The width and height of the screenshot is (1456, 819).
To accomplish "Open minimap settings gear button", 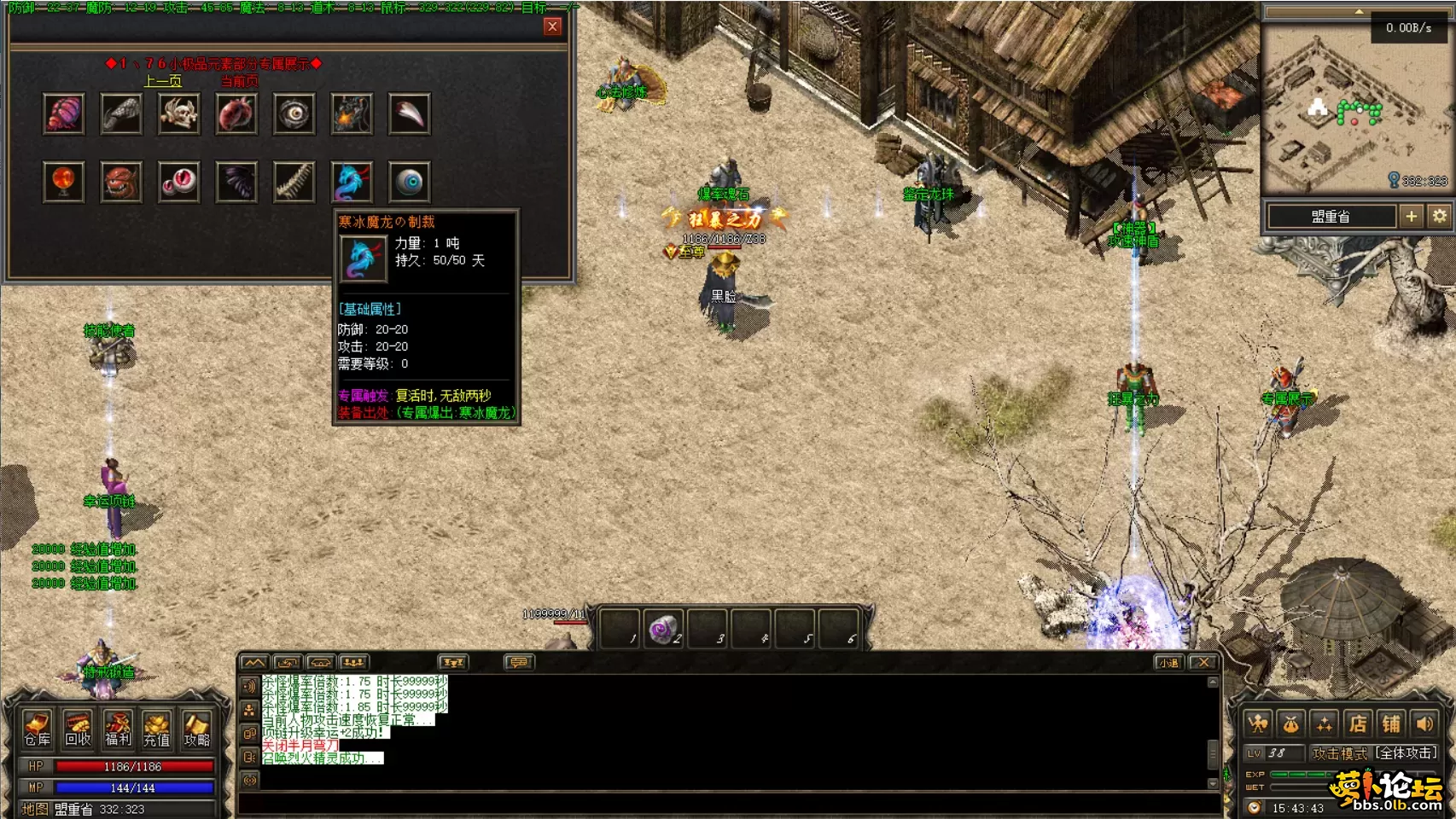I will [x=1440, y=216].
